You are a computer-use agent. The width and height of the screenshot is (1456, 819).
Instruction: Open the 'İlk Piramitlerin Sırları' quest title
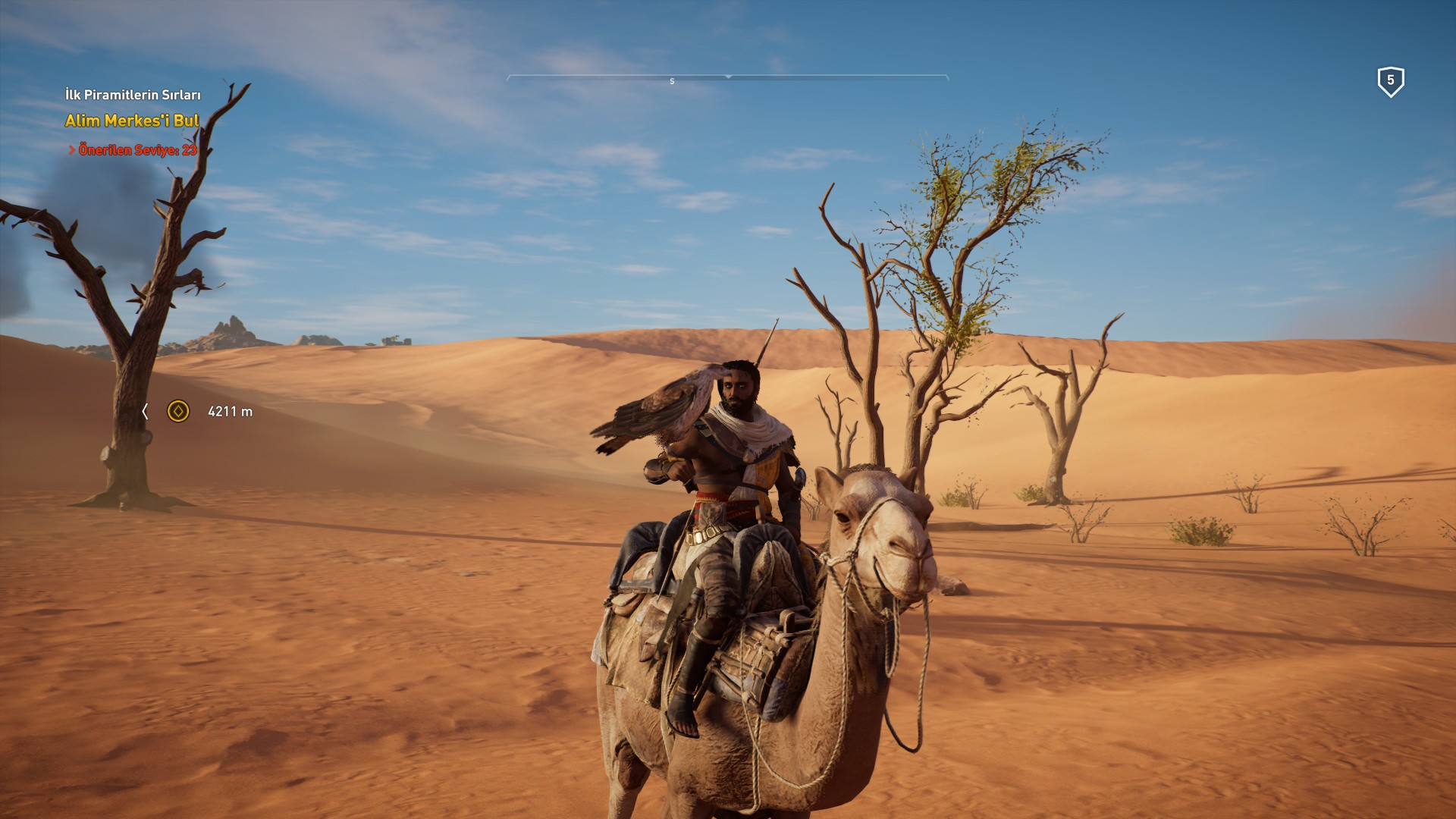pos(133,95)
